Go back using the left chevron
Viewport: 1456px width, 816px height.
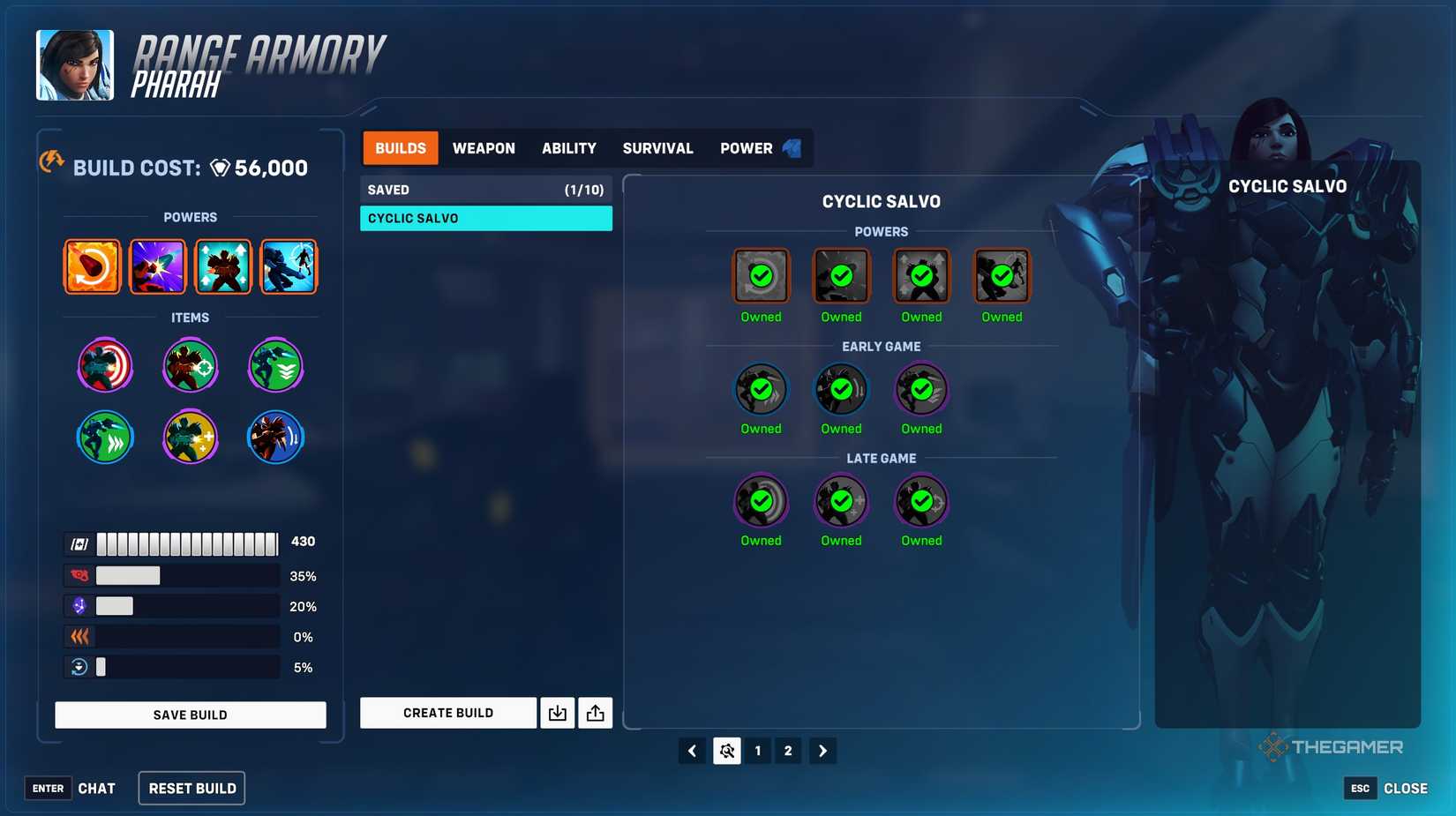tap(692, 750)
